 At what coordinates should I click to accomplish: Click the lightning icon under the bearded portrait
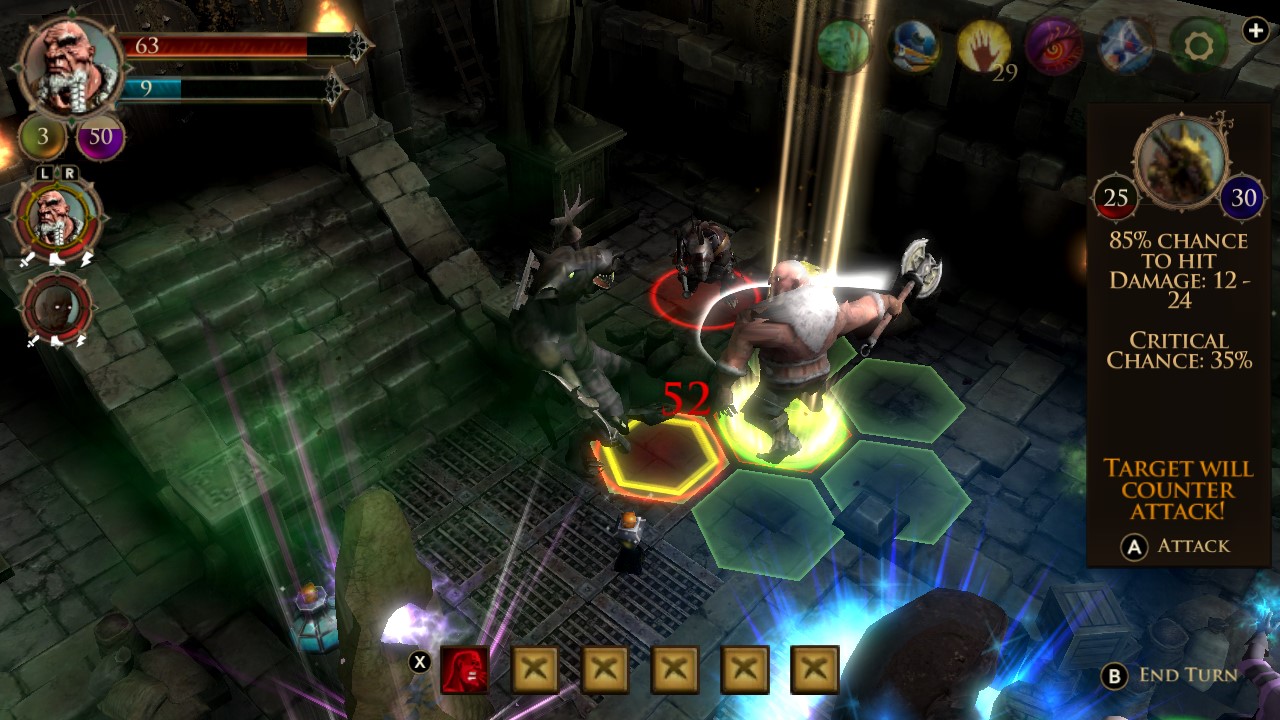(87, 260)
